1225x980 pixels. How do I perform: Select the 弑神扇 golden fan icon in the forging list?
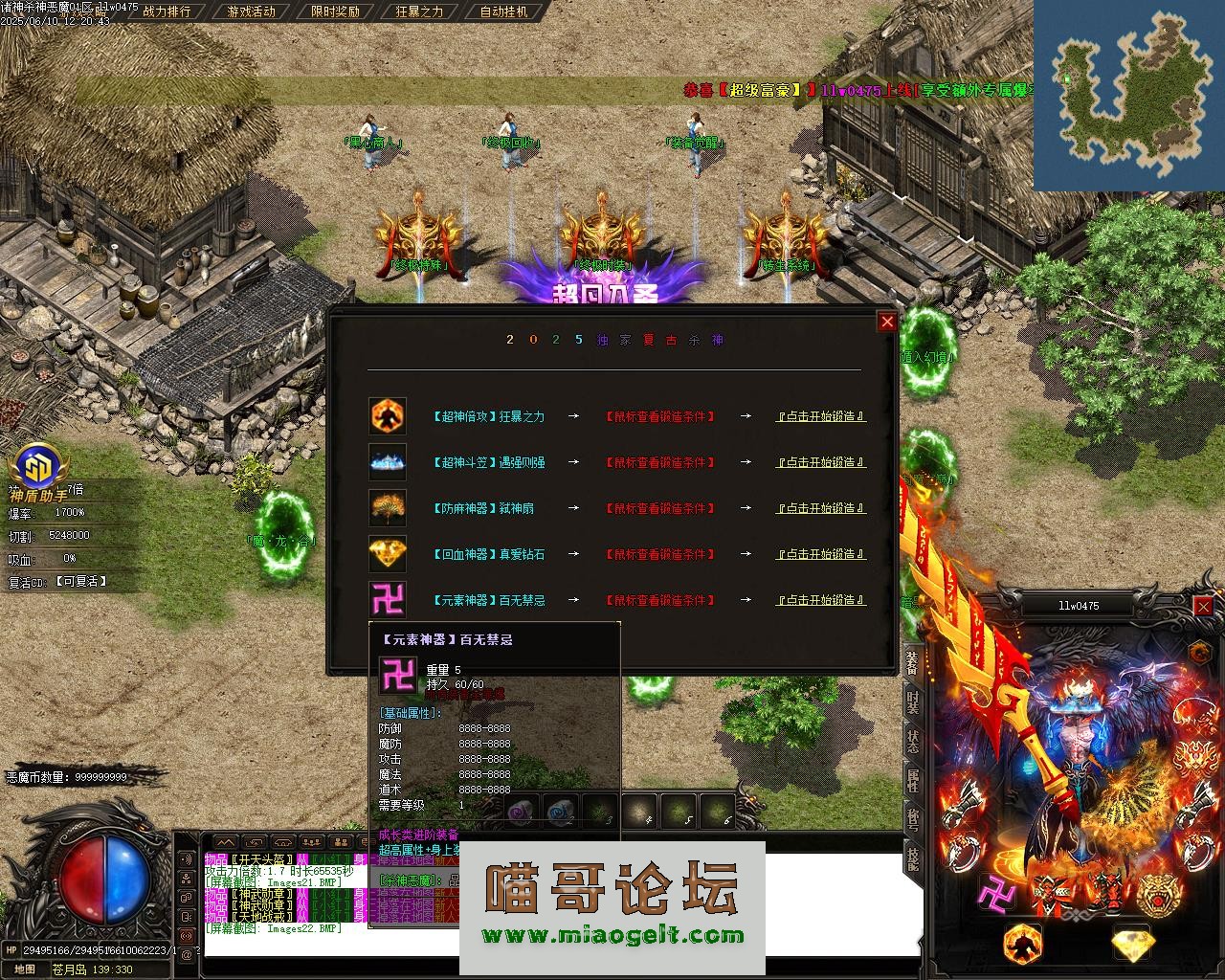pos(388,507)
